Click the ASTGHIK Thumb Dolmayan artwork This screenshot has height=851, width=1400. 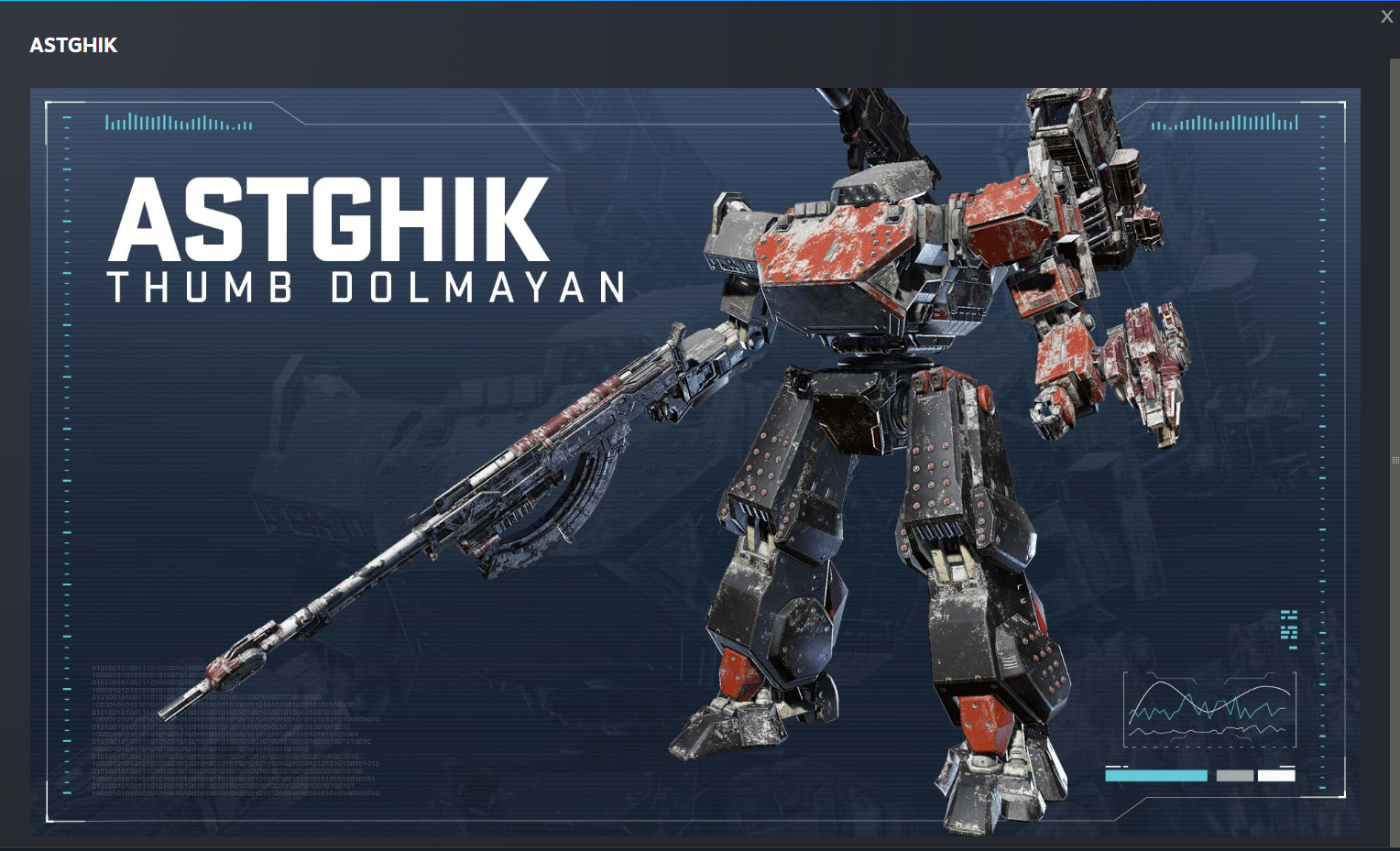coord(695,461)
